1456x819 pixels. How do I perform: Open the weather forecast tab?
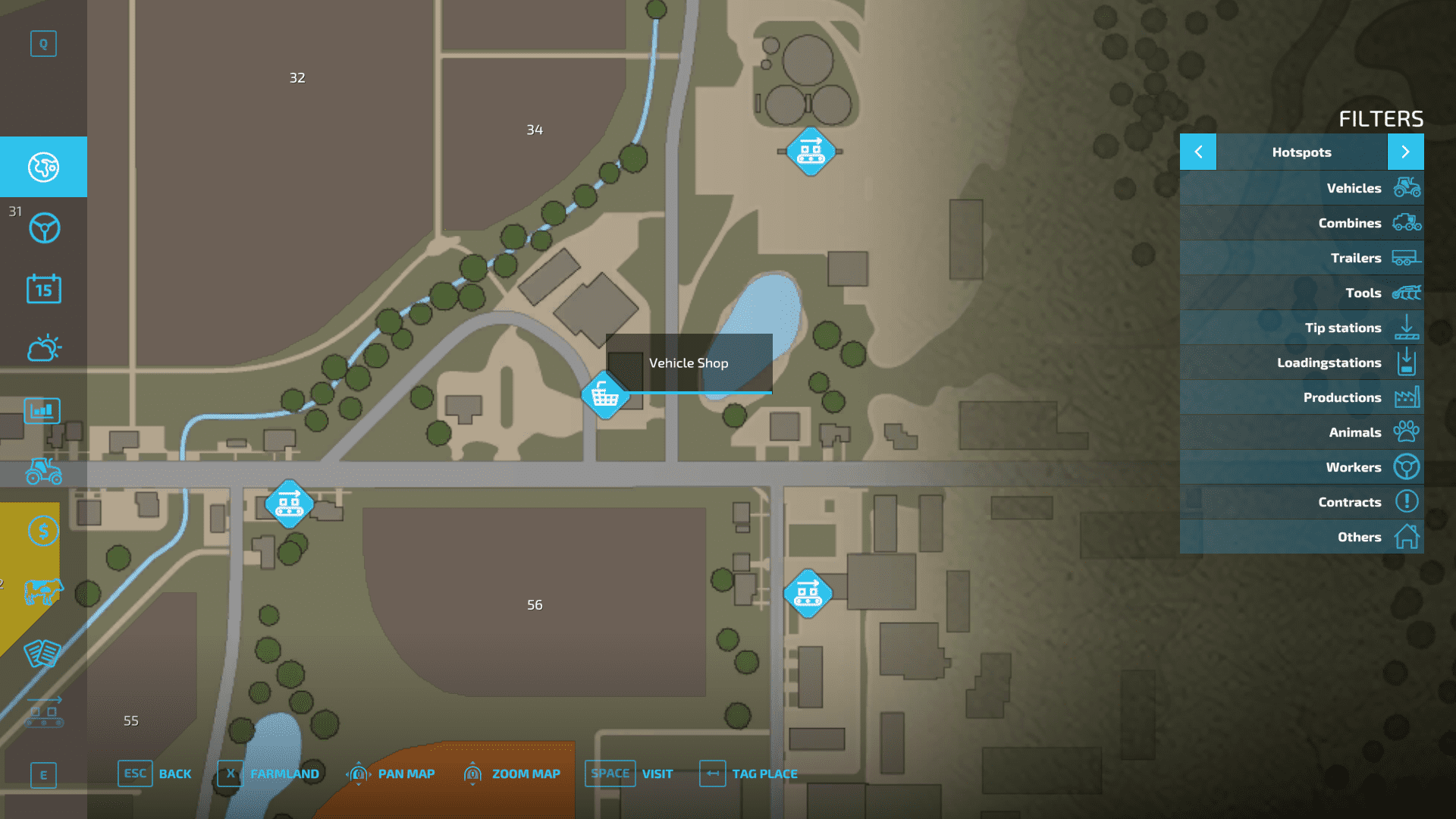[x=43, y=349]
